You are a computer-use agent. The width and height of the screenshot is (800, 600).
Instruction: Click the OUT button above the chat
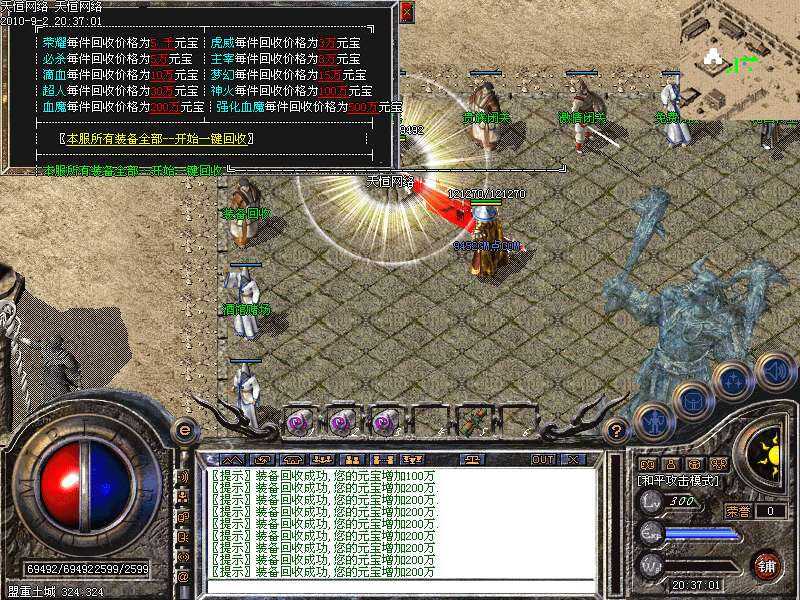[x=543, y=459]
